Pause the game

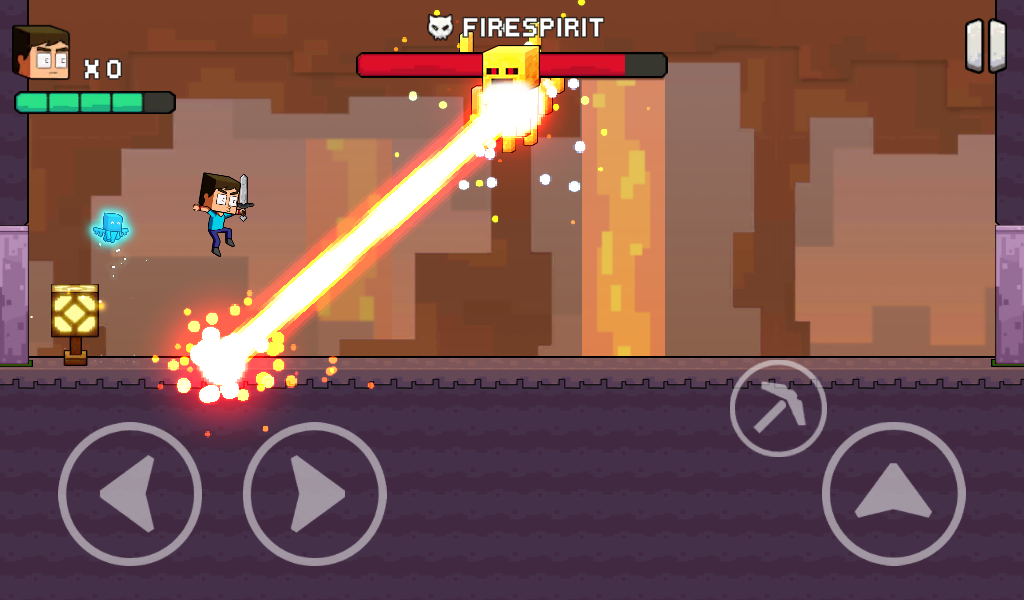tap(985, 46)
